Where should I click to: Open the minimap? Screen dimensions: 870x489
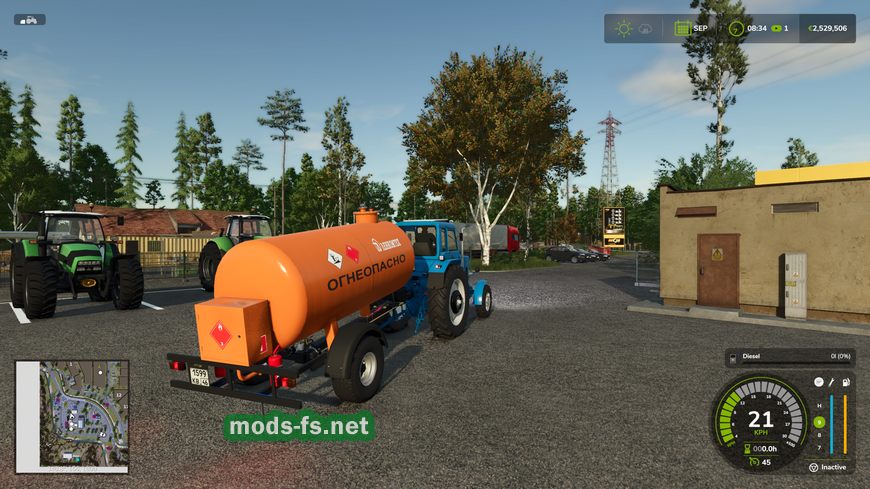pos(72,416)
